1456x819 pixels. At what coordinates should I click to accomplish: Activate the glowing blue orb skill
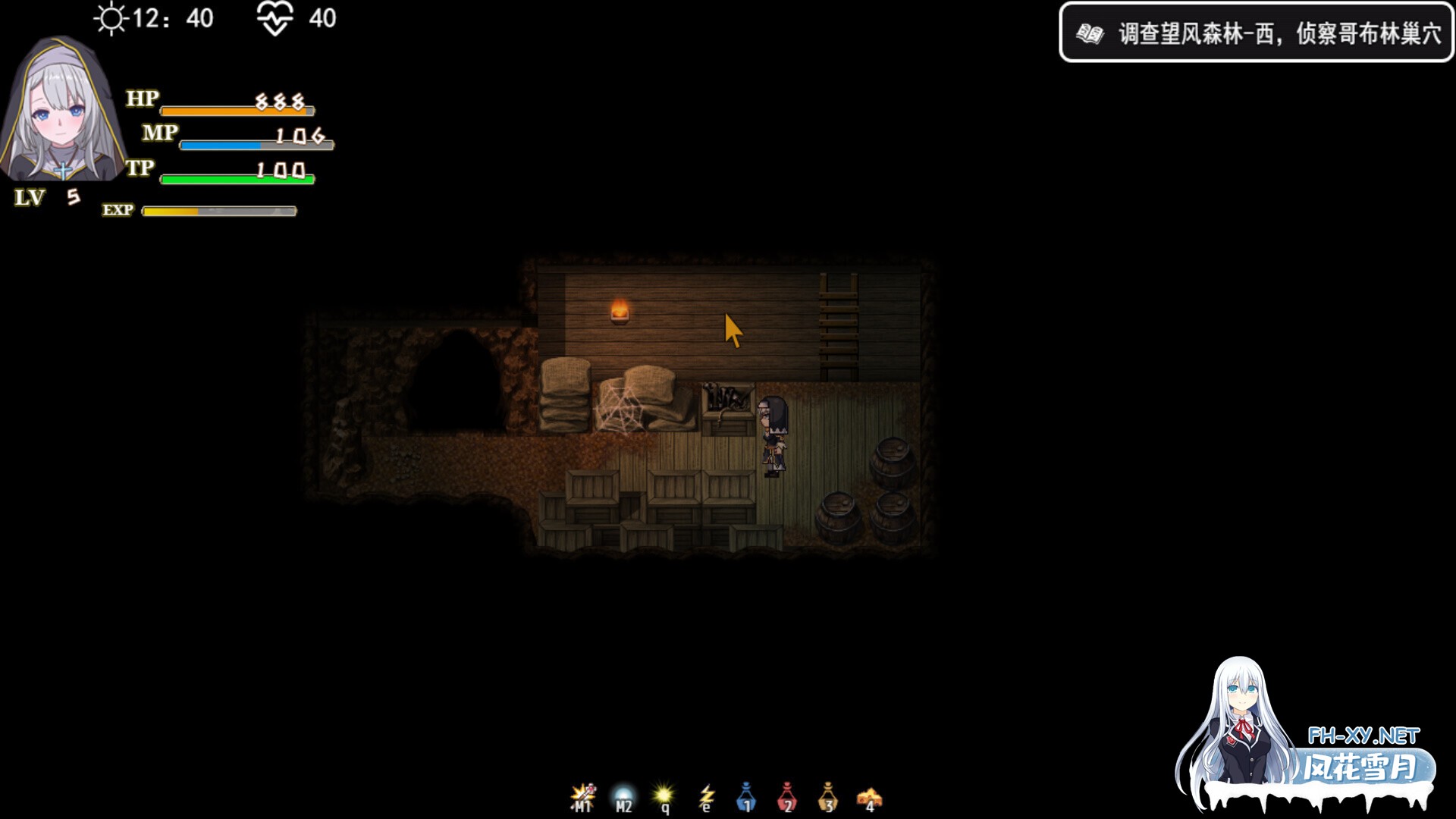(623, 798)
